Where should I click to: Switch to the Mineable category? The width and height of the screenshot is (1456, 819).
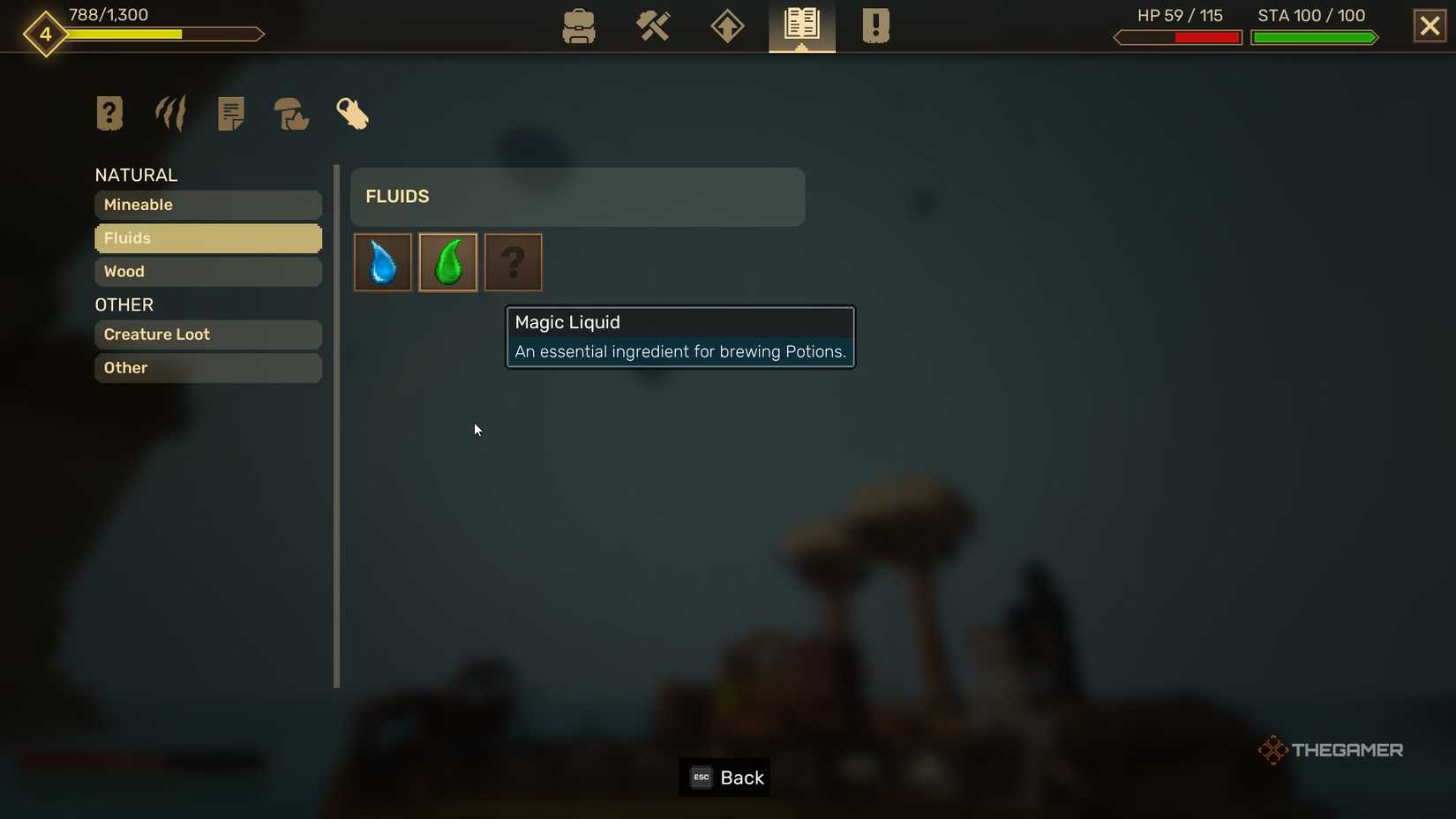pyautogui.click(x=207, y=205)
